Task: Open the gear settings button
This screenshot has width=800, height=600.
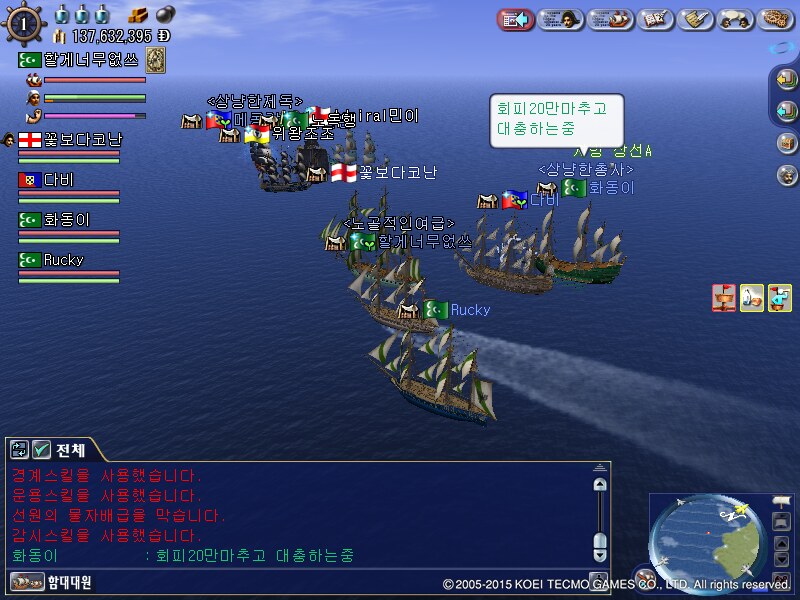Action: [777, 19]
